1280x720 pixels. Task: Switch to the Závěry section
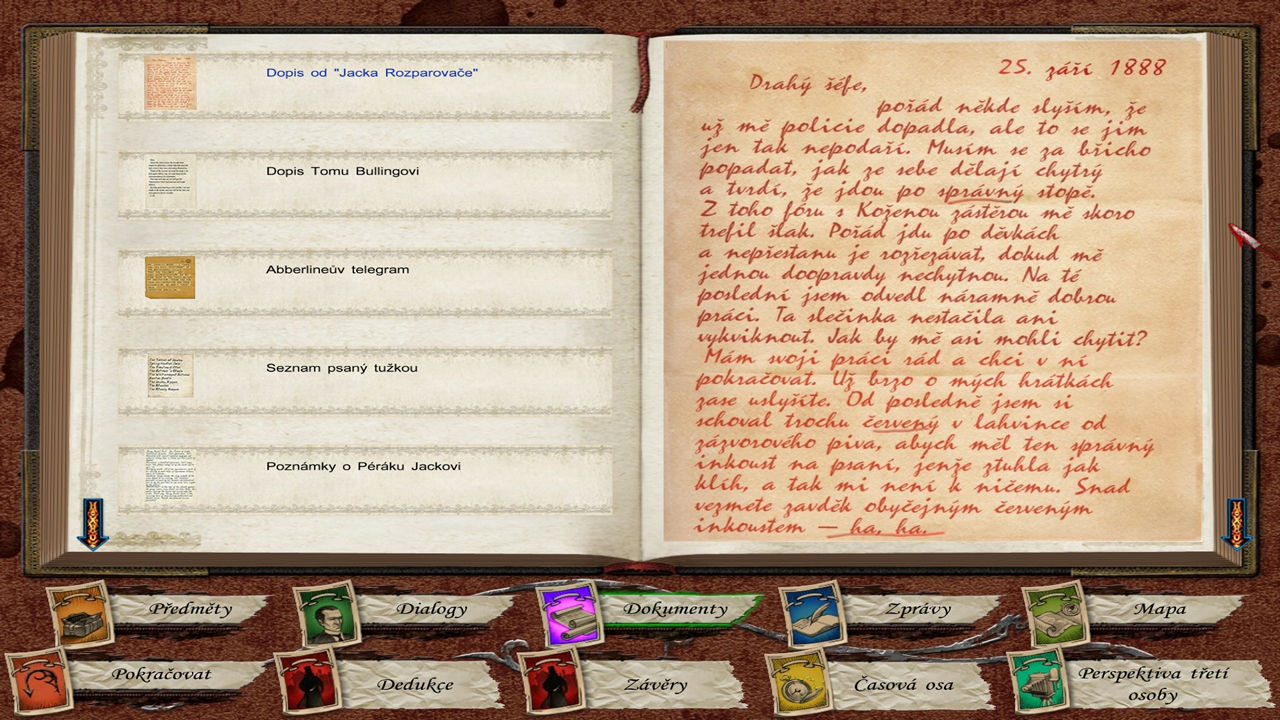[657, 685]
